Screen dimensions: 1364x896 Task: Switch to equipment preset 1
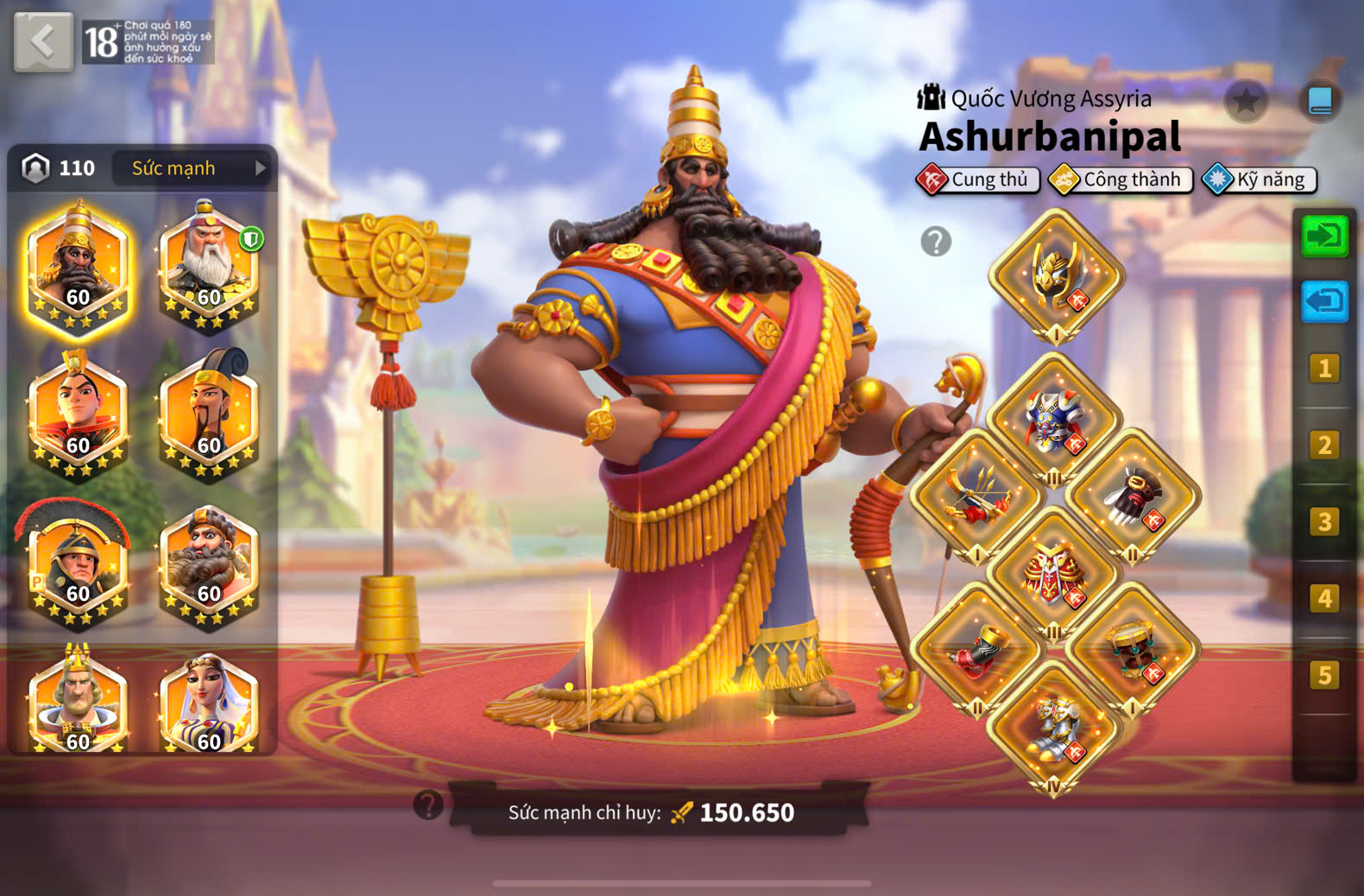(1324, 369)
